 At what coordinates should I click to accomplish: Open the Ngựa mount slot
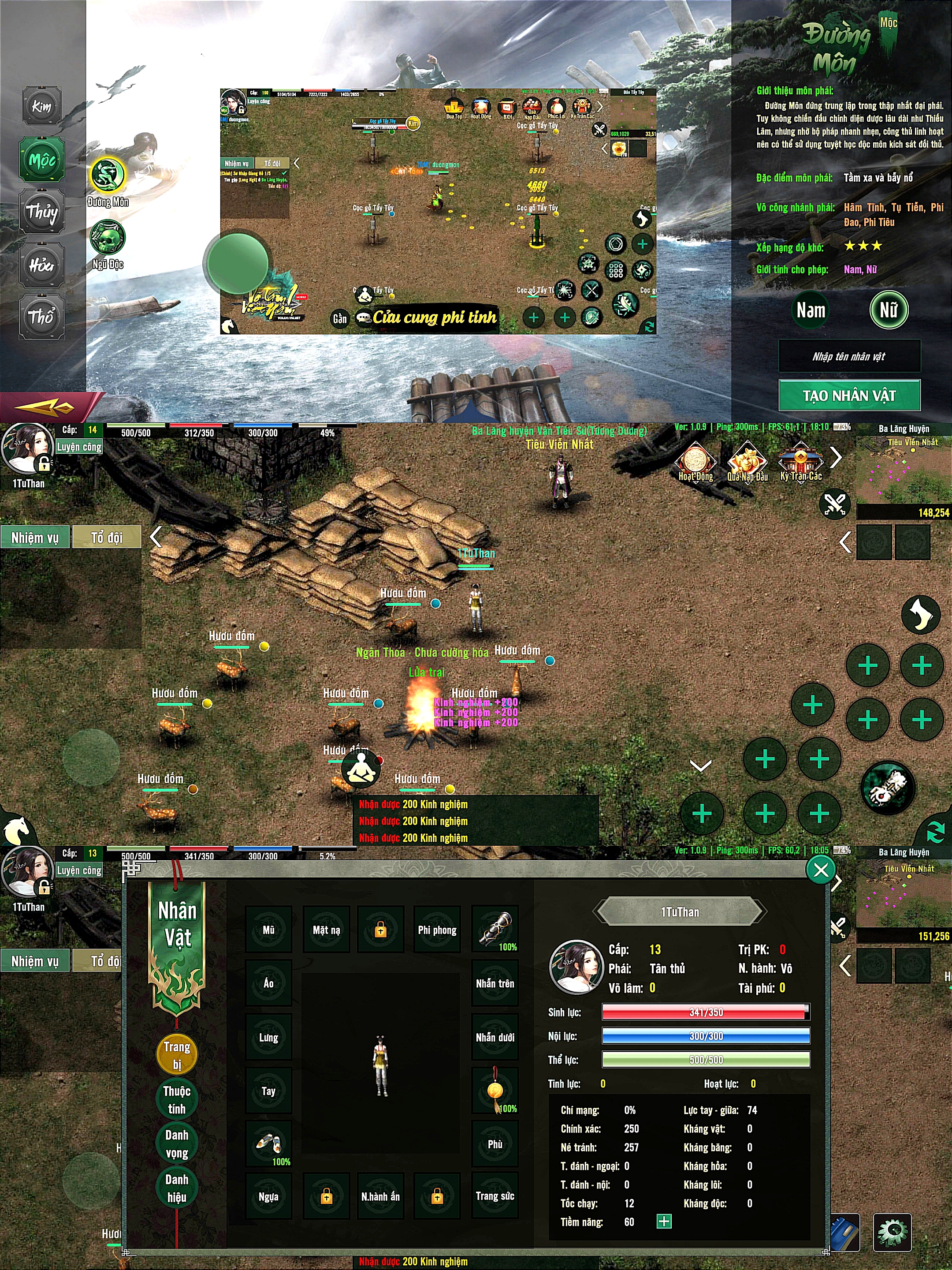coord(268,1196)
